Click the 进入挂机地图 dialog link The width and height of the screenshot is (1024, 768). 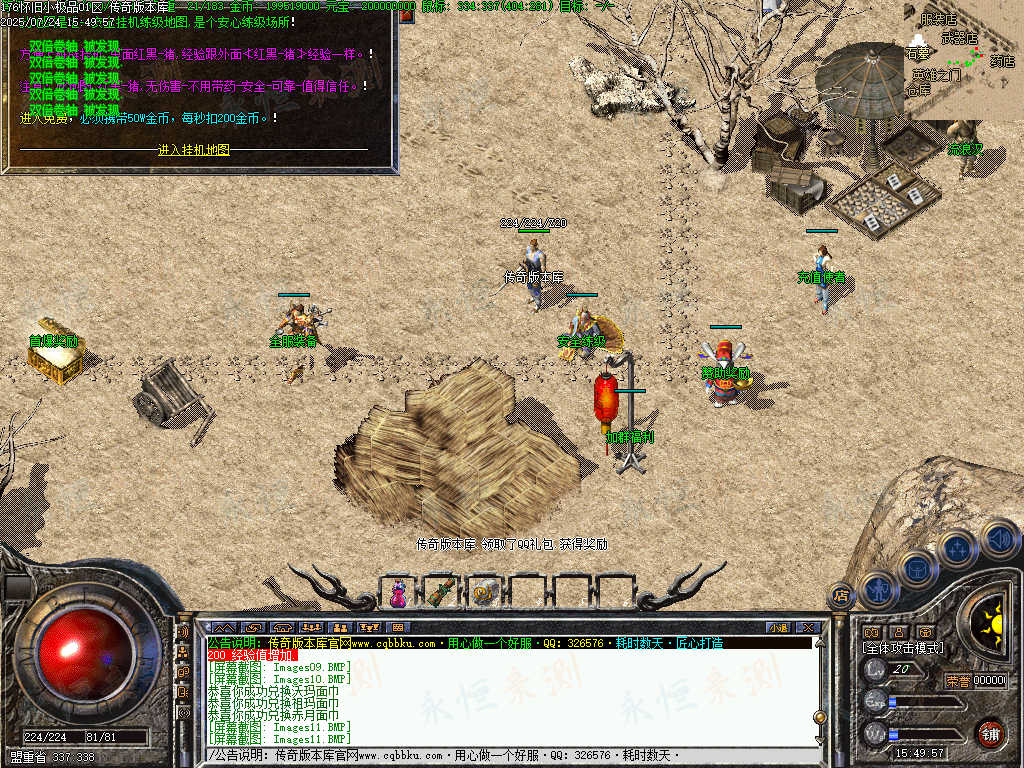194,150
